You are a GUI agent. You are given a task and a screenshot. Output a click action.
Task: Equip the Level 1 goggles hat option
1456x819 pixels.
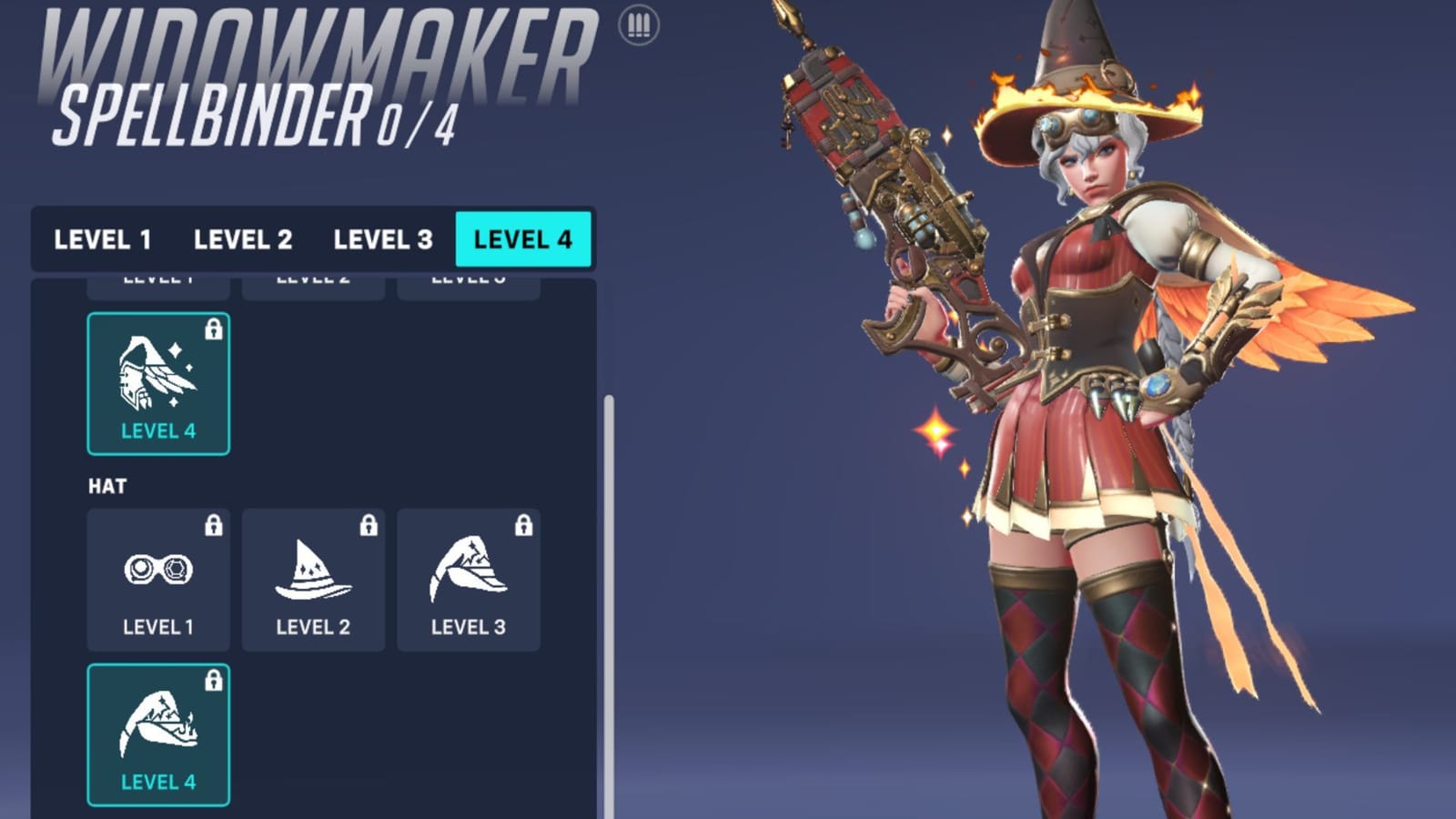point(157,578)
